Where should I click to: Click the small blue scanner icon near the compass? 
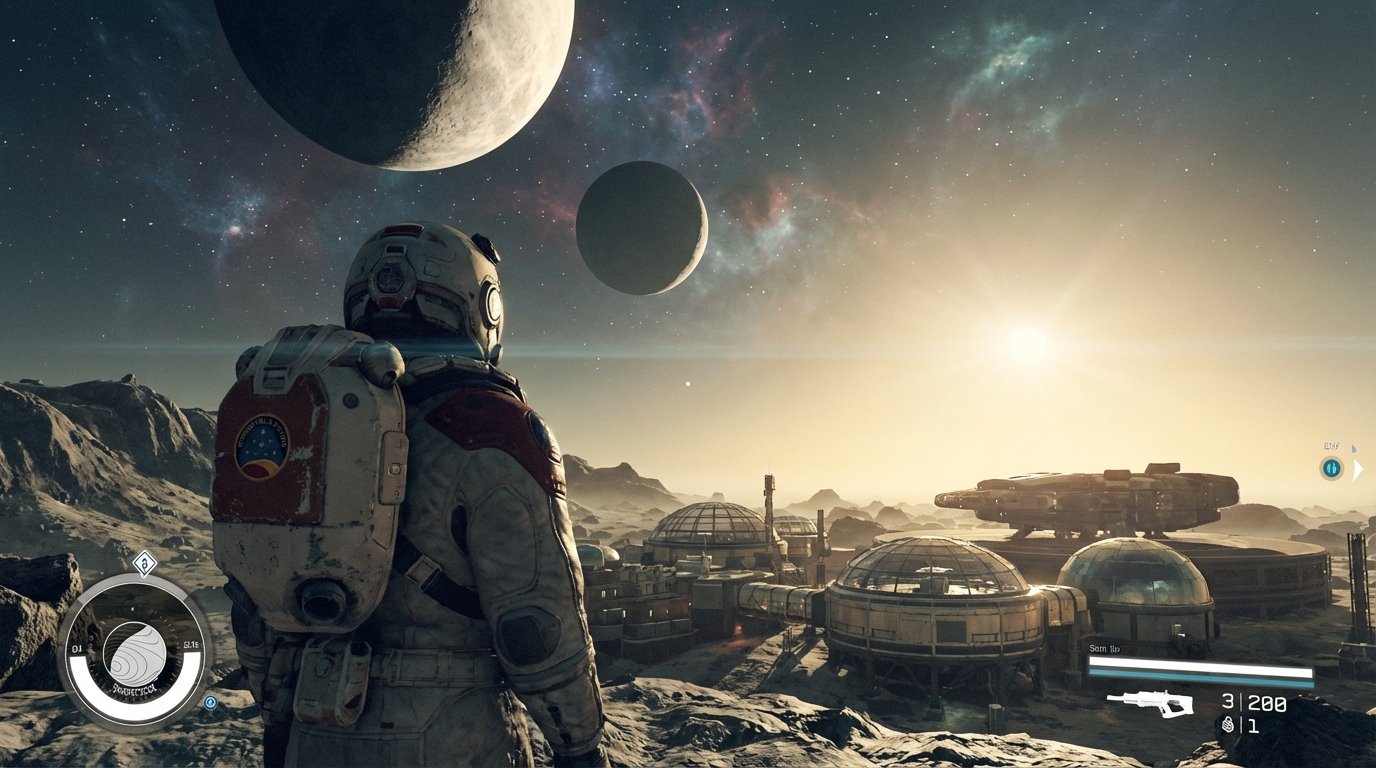(x=210, y=703)
